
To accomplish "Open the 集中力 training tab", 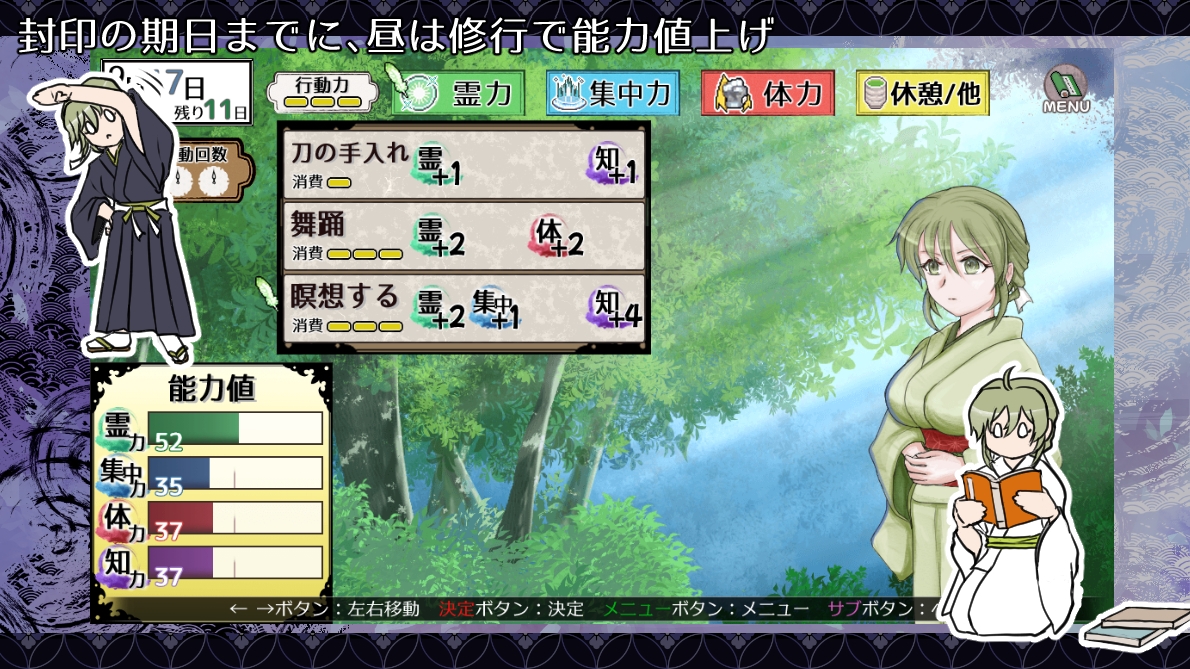I will (x=613, y=93).
